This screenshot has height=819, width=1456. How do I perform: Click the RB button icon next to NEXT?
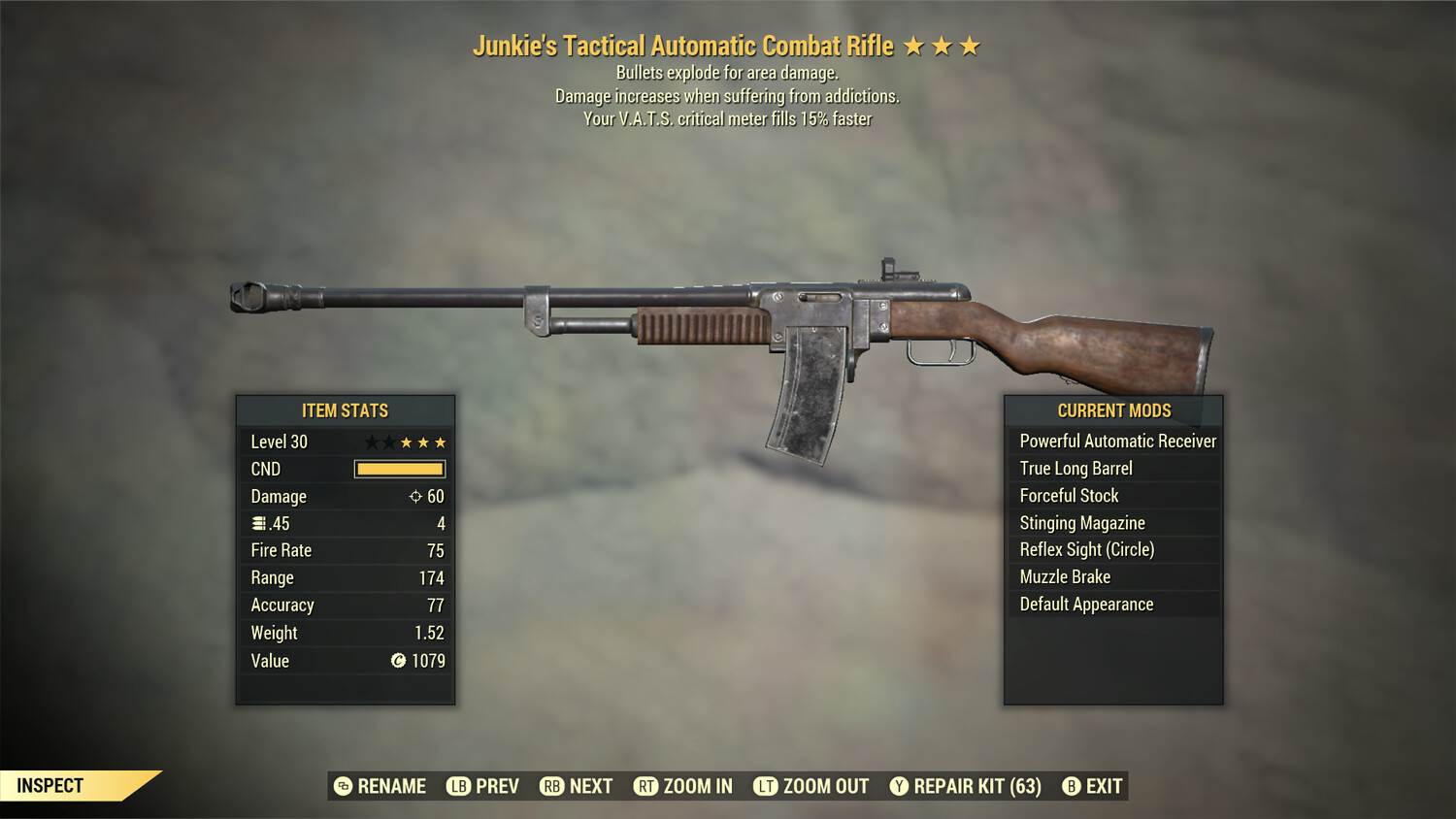pos(553,786)
